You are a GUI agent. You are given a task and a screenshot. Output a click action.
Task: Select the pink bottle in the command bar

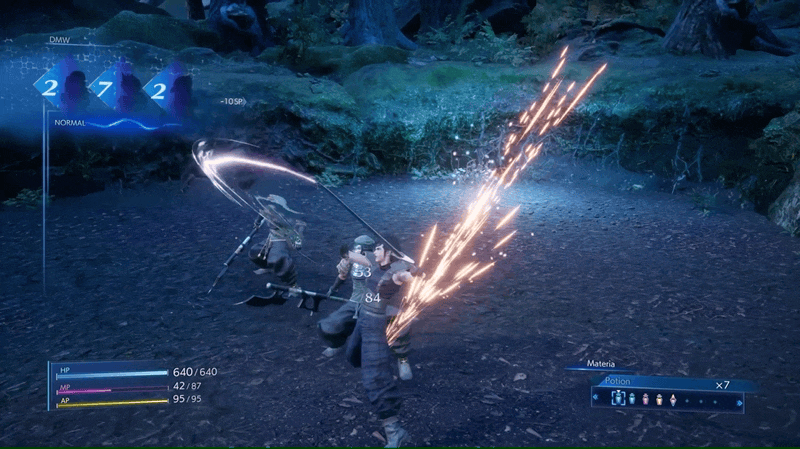[645, 399]
